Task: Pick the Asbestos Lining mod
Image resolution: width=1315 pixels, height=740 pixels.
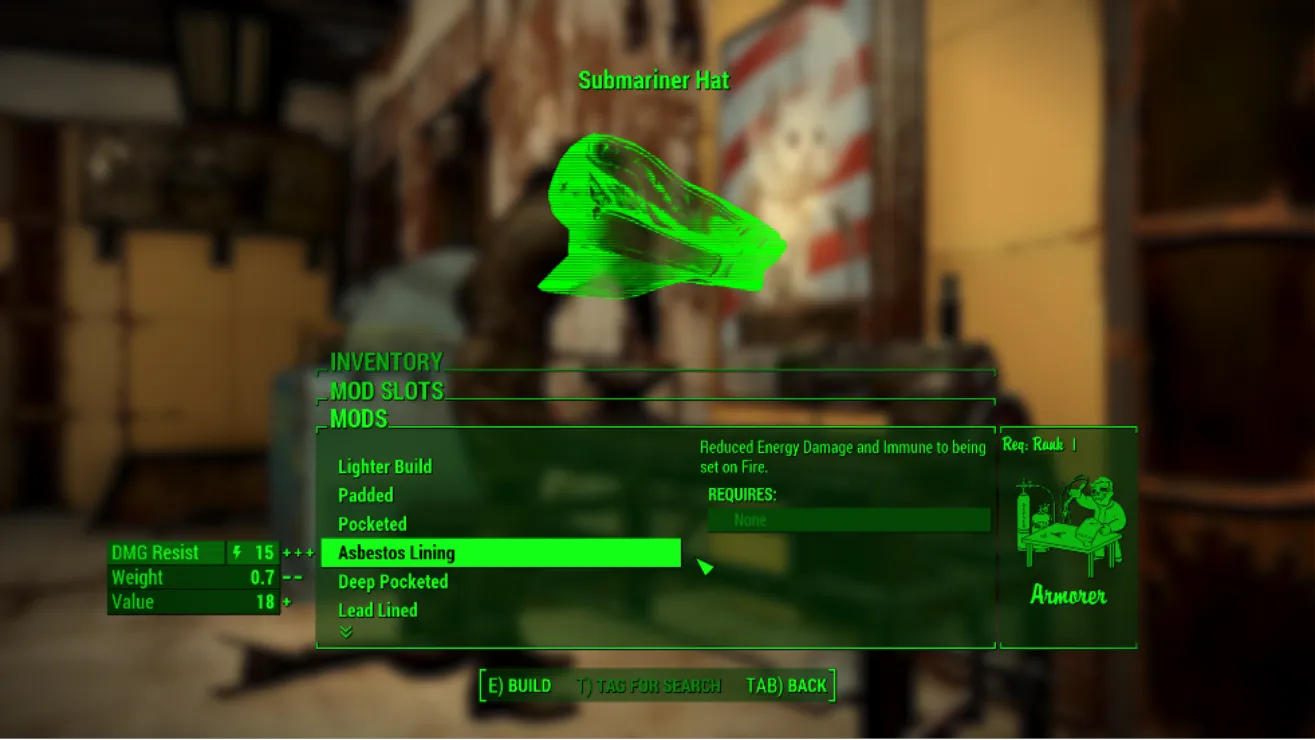Action: point(397,553)
